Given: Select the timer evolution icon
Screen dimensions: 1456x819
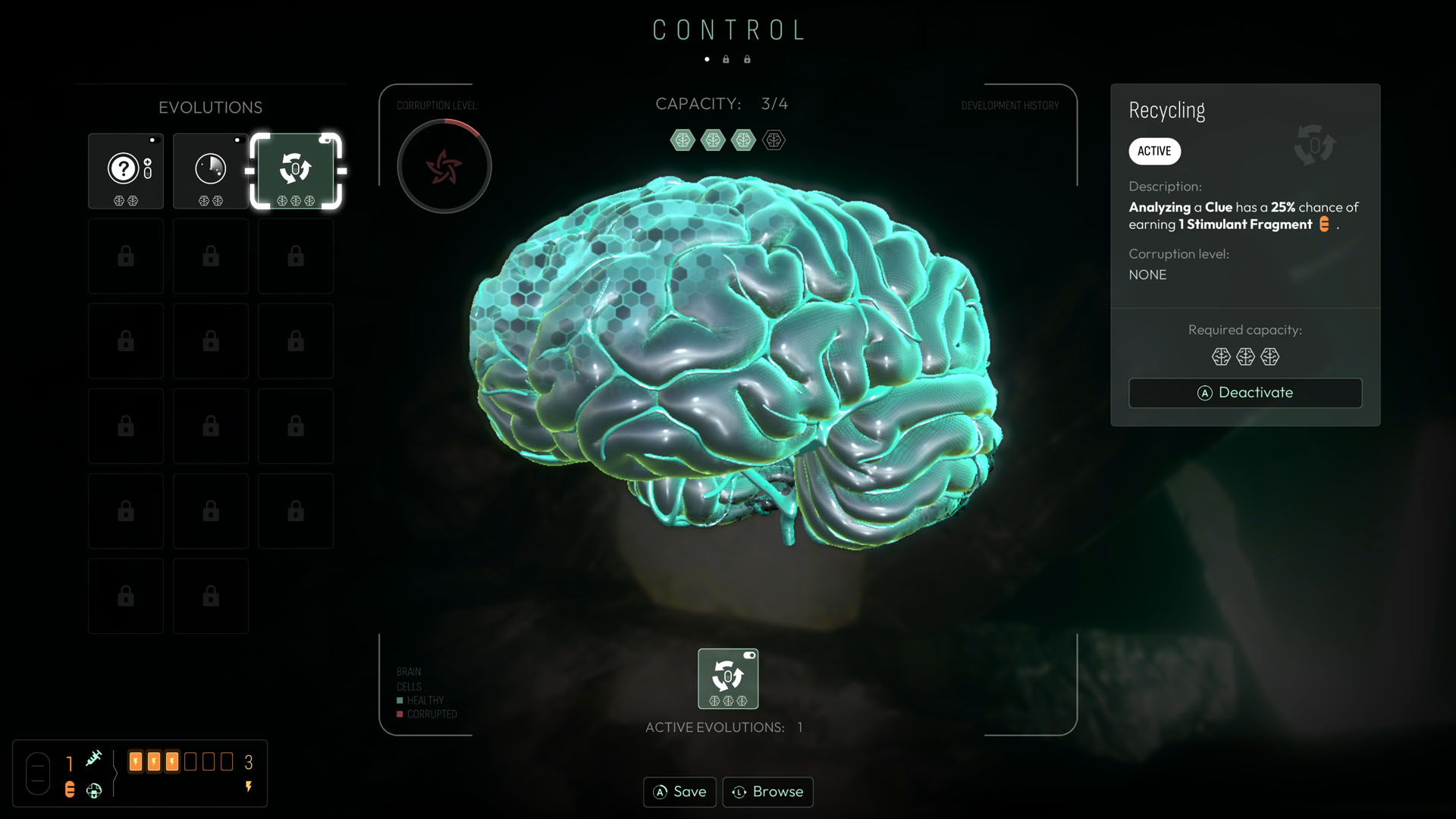Looking at the screenshot, I should [211, 168].
